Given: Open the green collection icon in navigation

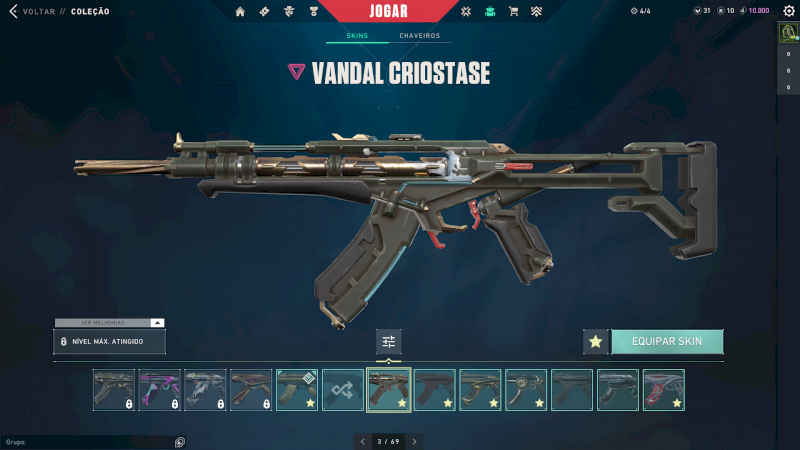Looking at the screenshot, I should click(x=490, y=12).
